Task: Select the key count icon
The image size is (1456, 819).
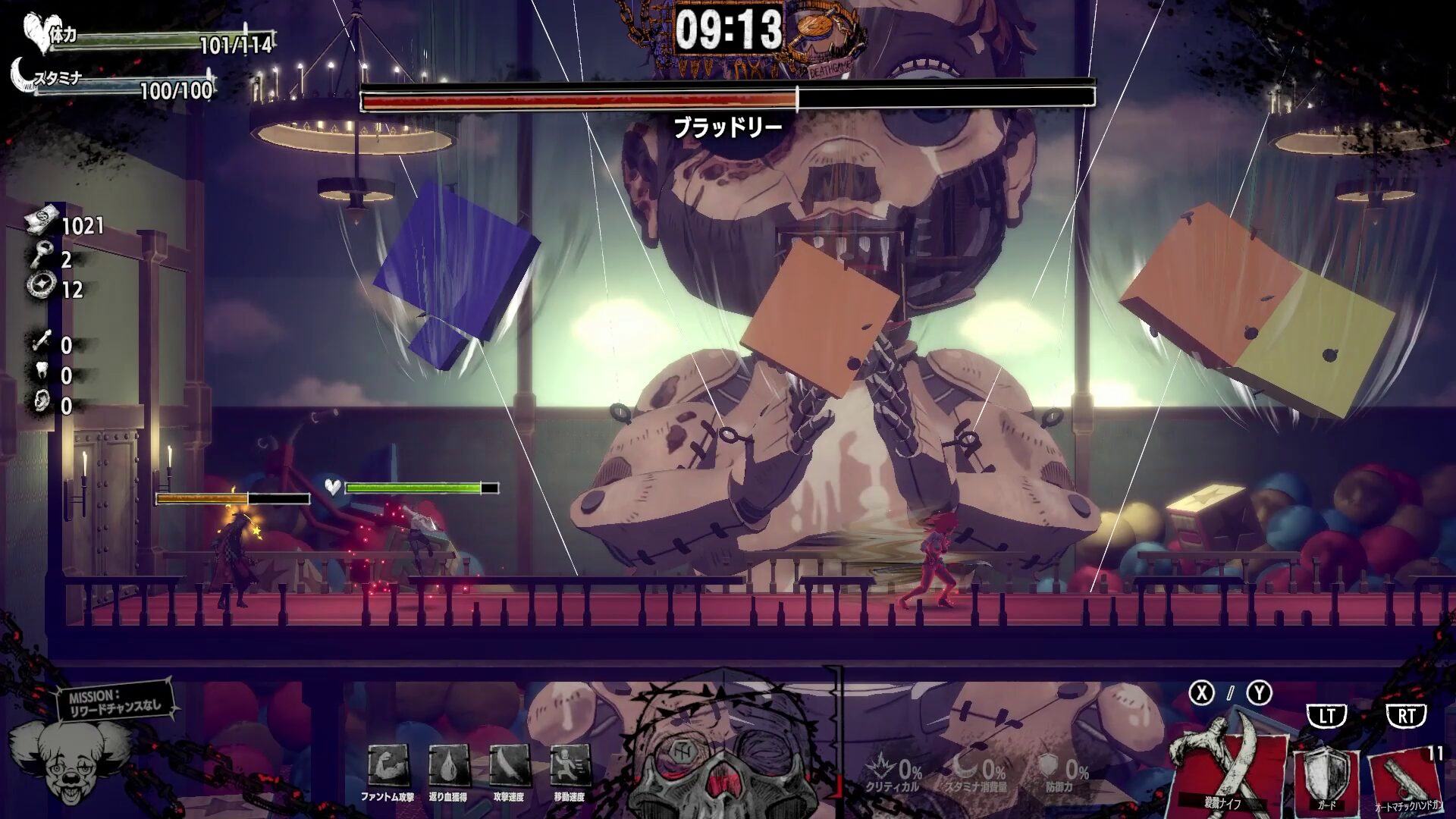Action: click(39, 258)
